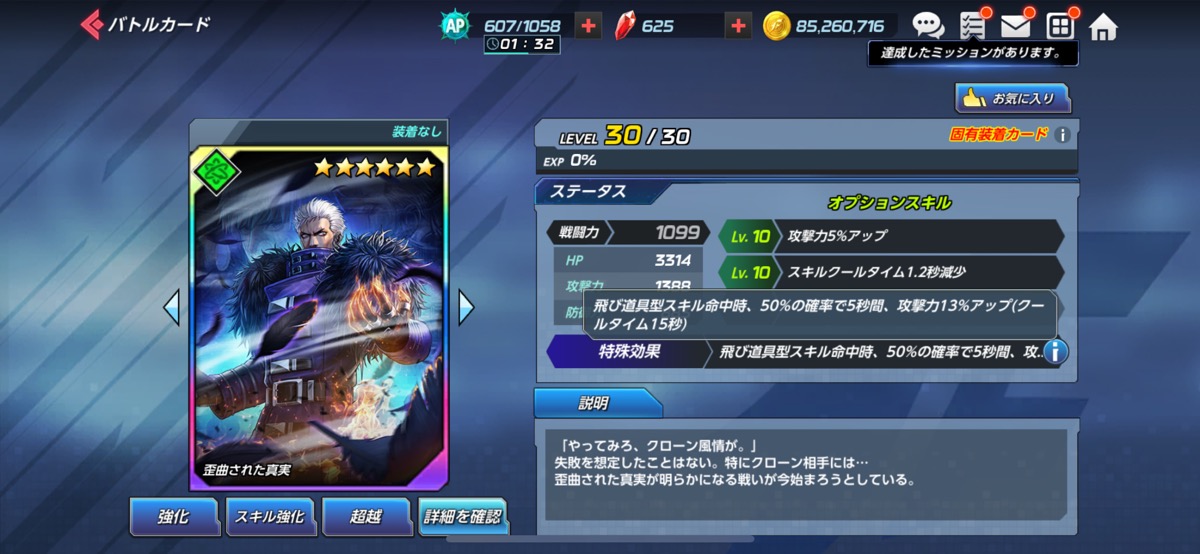
Task: Mark card as favorite with お気に入り
Action: click(1012, 98)
